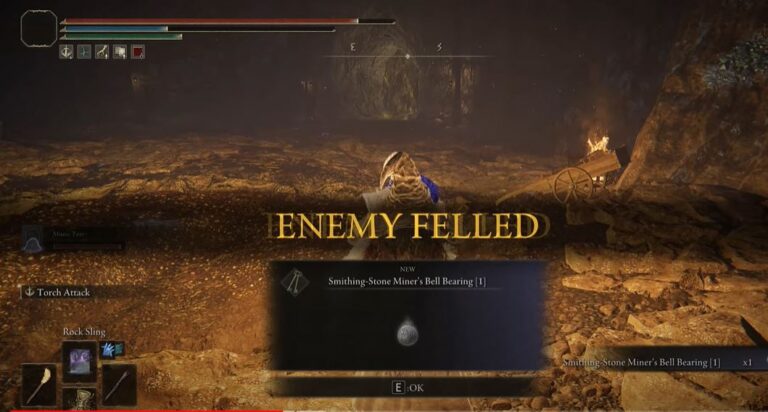The width and height of the screenshot is (768, 412).
Task: Click the red square status buff icon
Action: [x=137, y=52]
